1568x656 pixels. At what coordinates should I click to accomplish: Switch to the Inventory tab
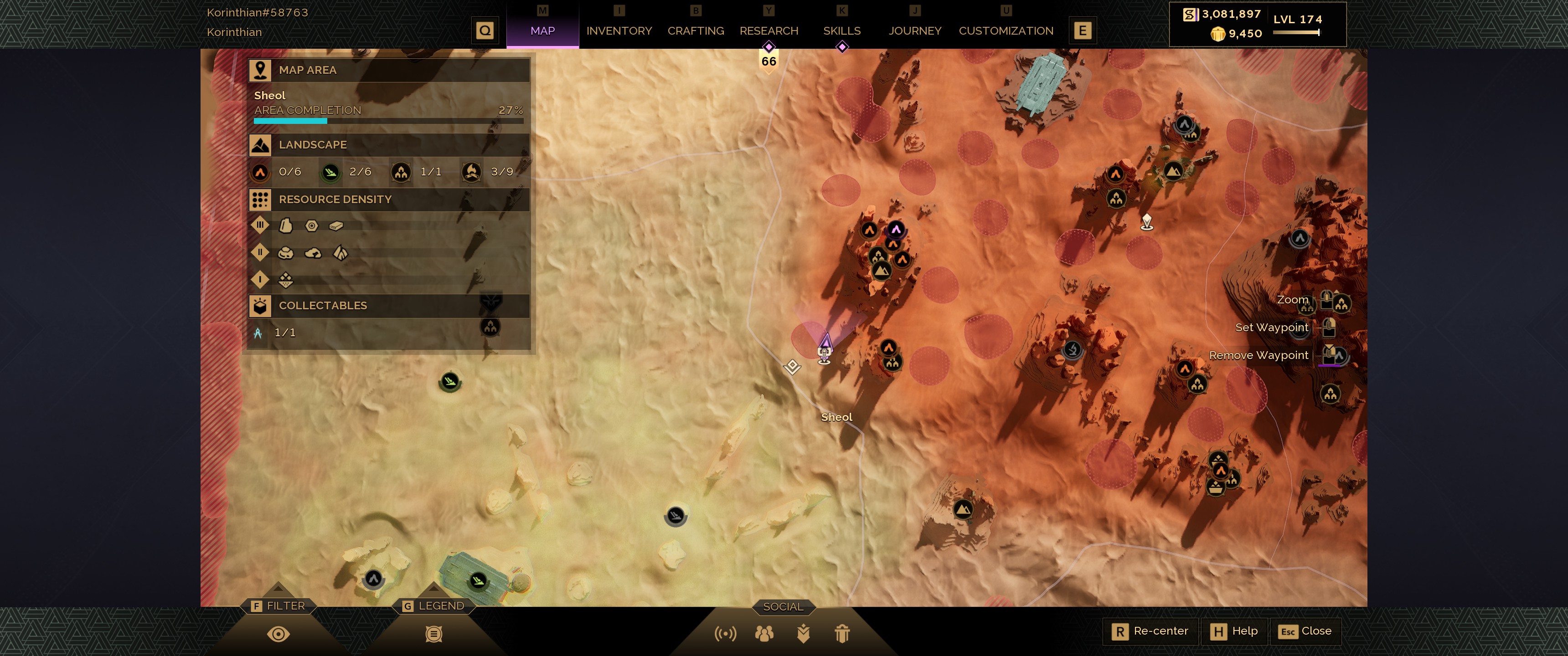tap(619, 31)
